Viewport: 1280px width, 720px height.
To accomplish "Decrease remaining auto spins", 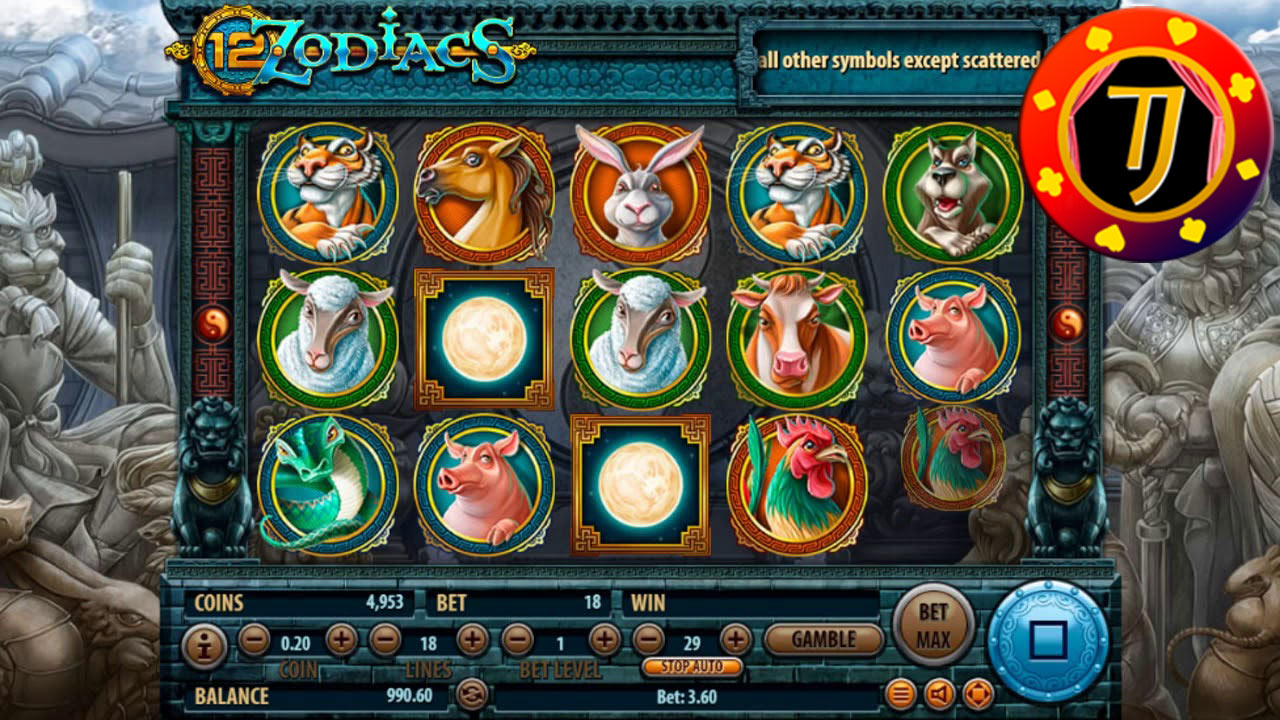I will coord(648,637).
